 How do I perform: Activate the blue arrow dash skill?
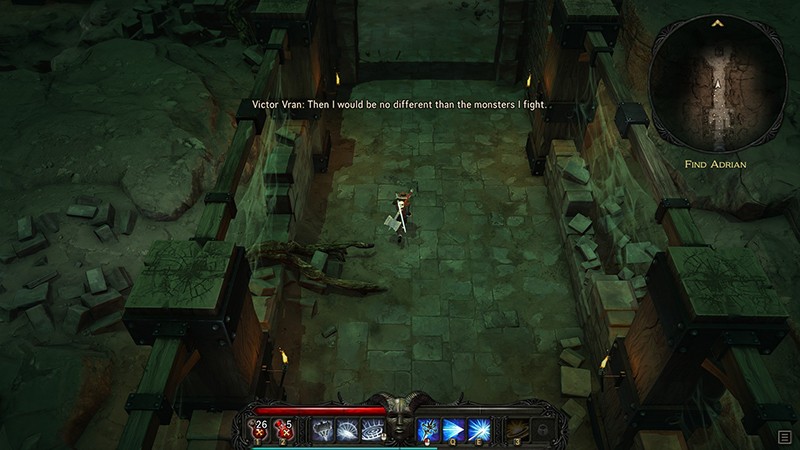tap(452, 429)
